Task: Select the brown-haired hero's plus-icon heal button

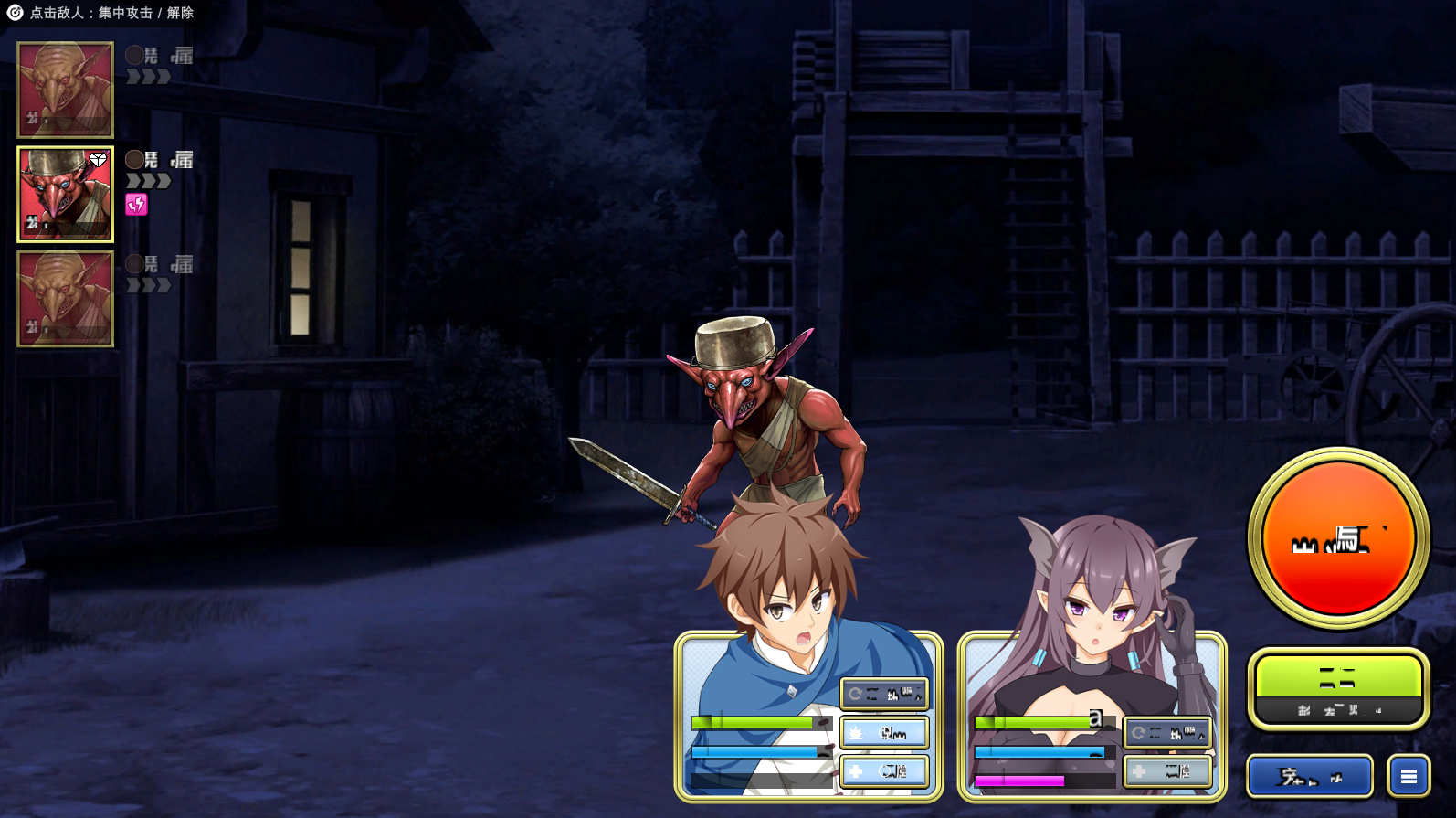Action: point(884,771)
